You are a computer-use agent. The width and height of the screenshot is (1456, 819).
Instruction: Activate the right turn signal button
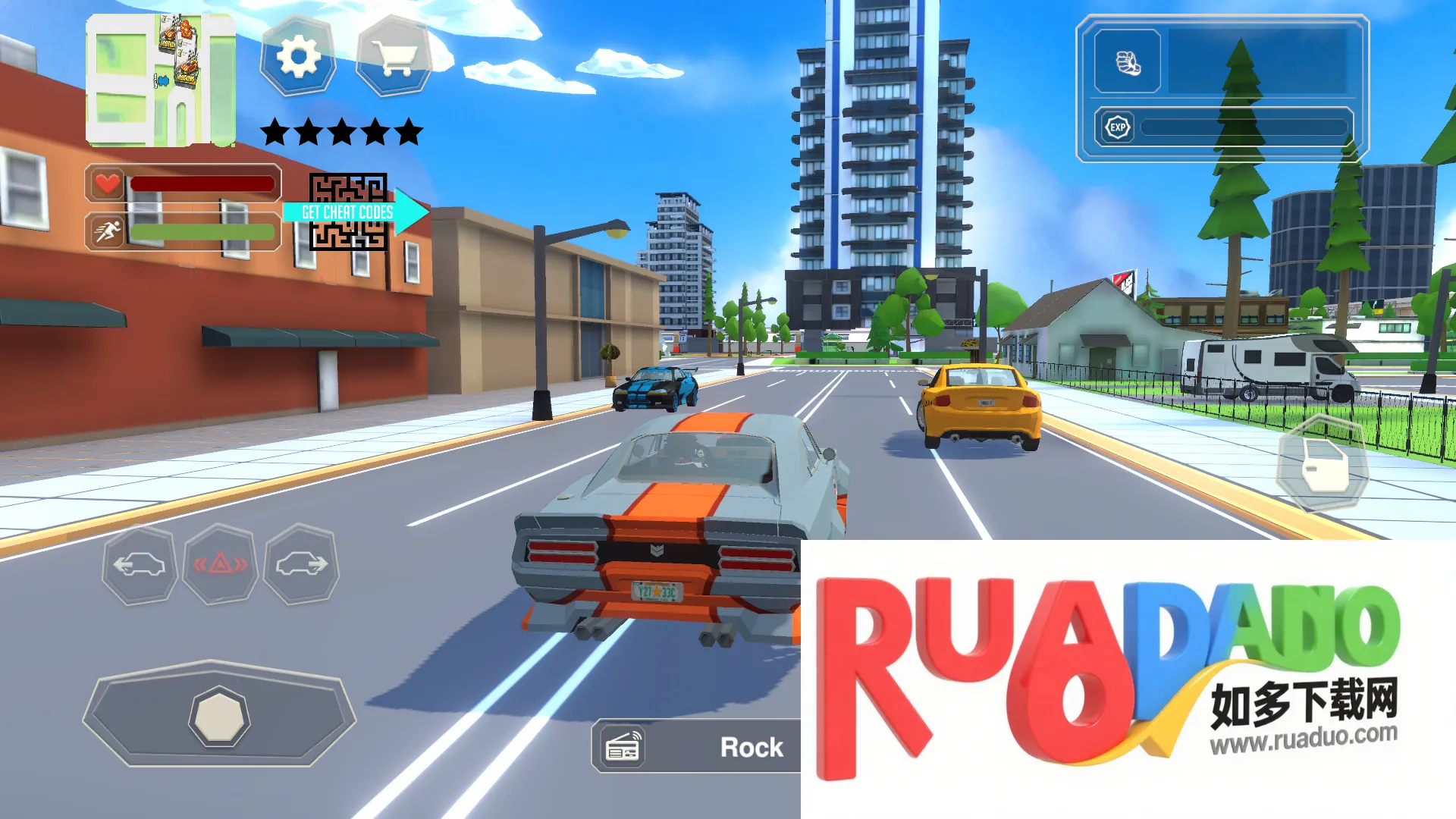pyautogui.click(x=301, y=565)
